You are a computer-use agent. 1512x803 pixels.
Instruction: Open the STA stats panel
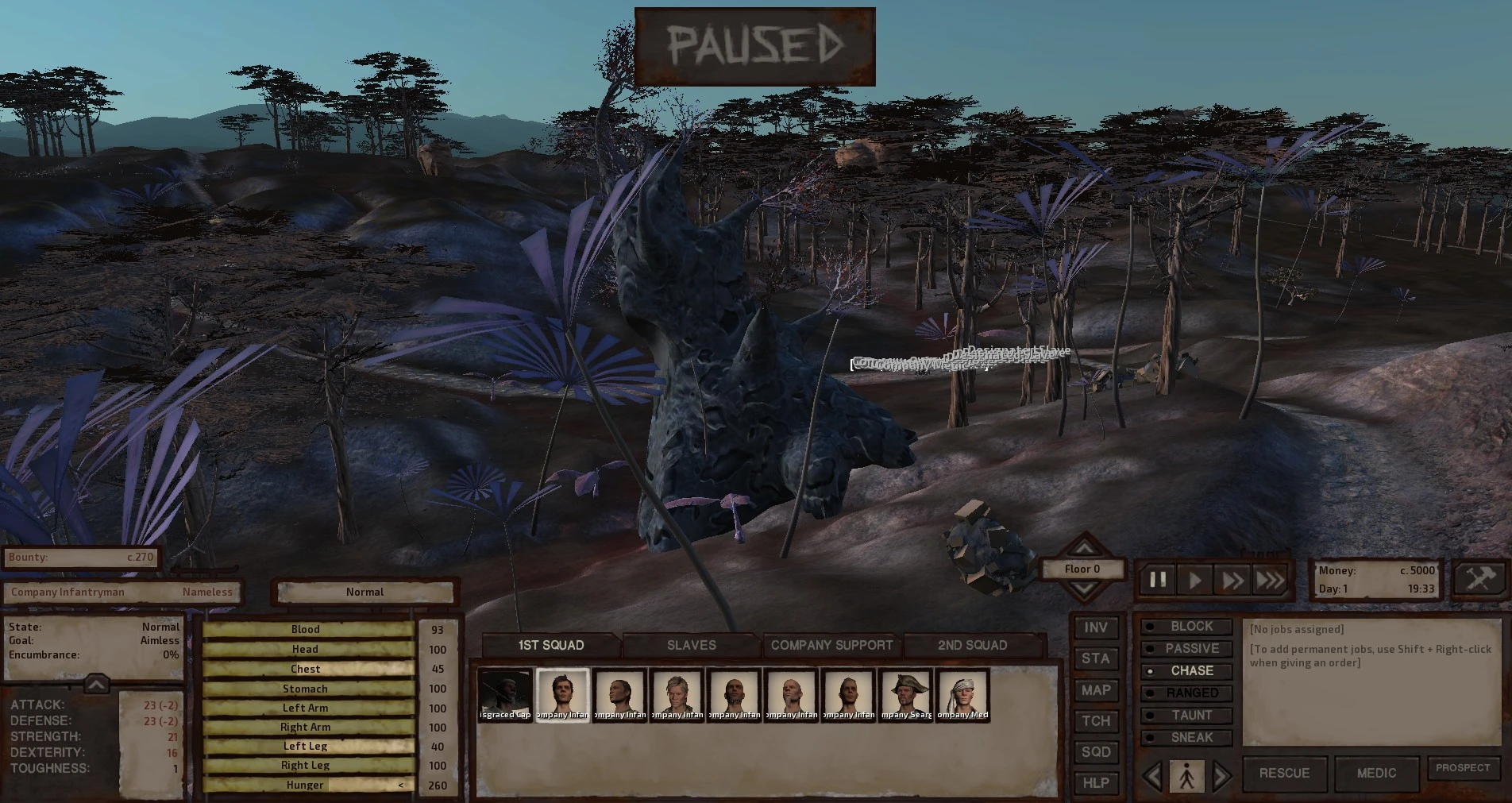[x=1096, y=658]
